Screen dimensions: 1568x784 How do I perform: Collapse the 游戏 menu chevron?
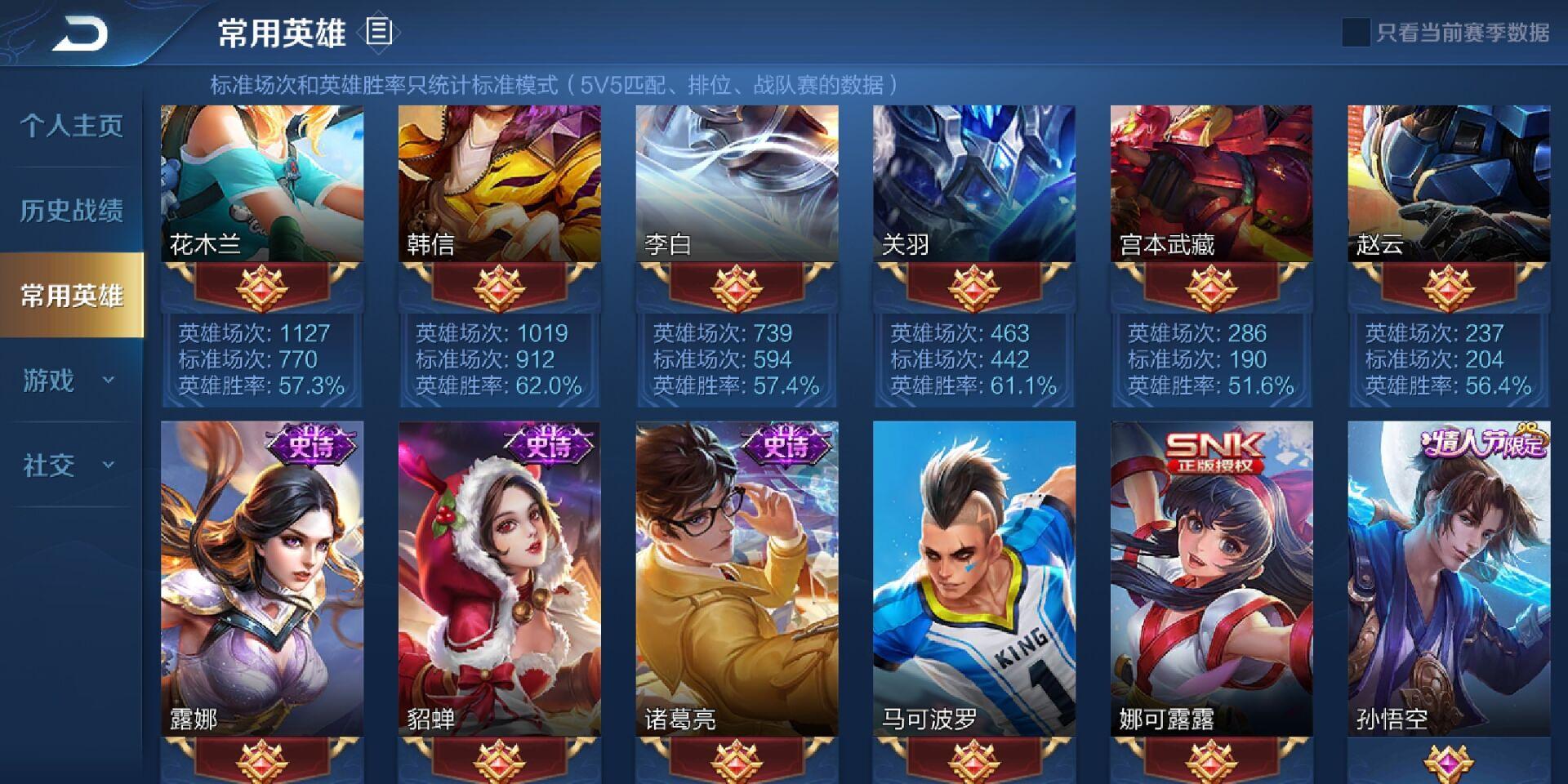[x=107, y=381]
